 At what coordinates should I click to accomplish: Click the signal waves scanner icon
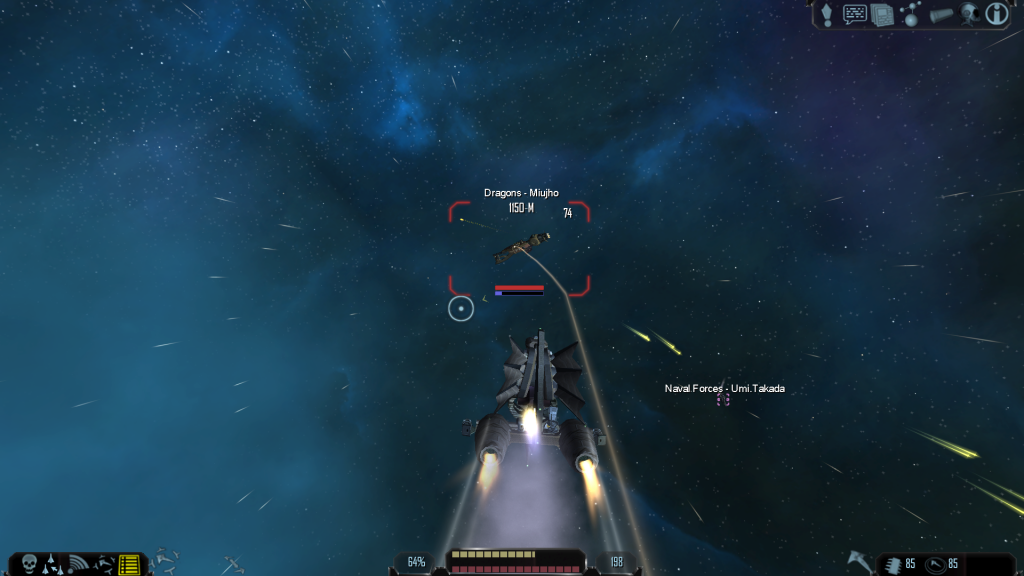(x=78, y=564)
